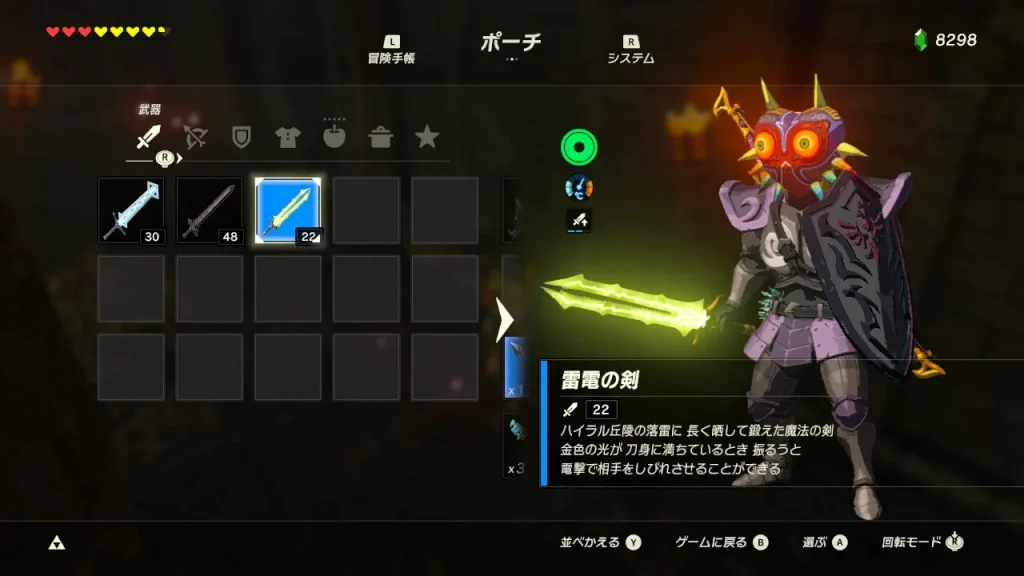
Task: Open the shields category tab
Action: tap(241, 137)
